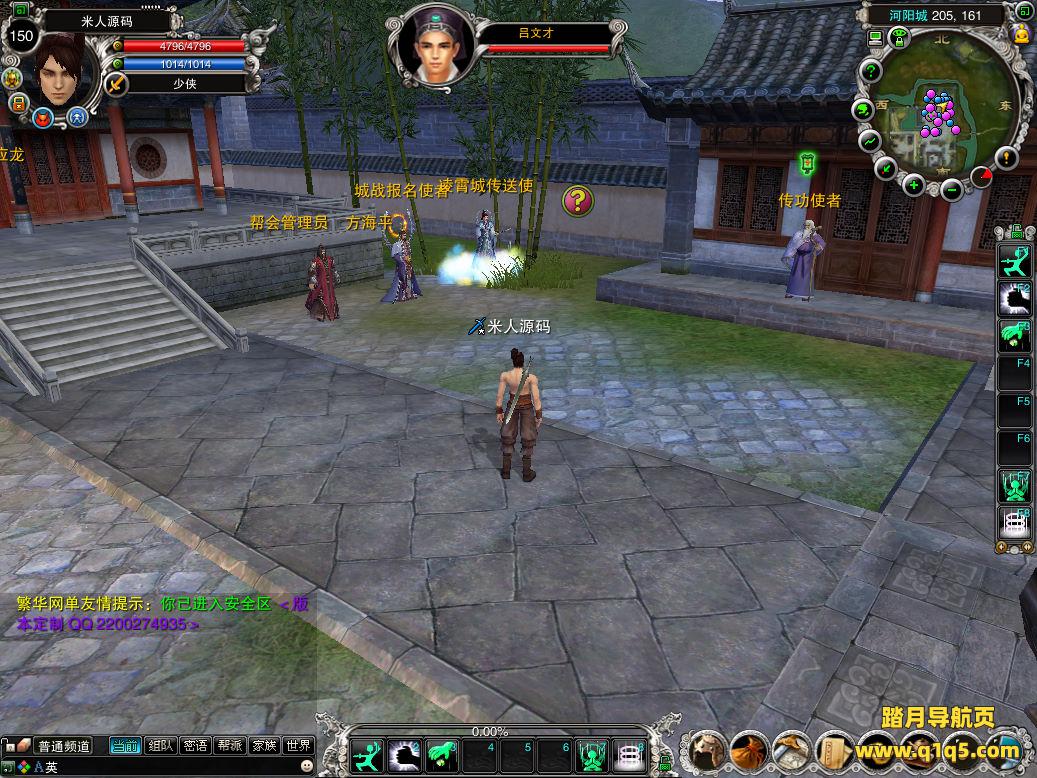This screenshot has width=1037, height=778.
Task: Toggle the eye-and-lock button above the minimap
Action: [899, 38]
